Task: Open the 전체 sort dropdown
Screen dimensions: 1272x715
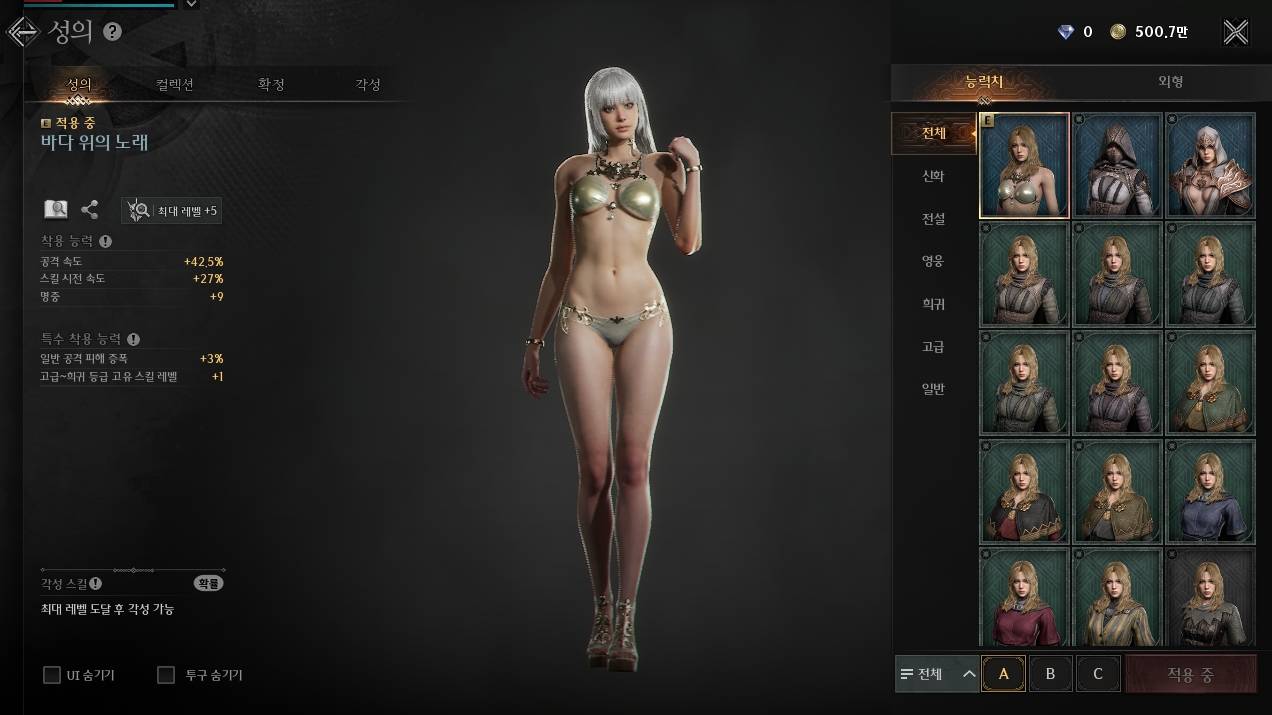Action: click(937, 674)
